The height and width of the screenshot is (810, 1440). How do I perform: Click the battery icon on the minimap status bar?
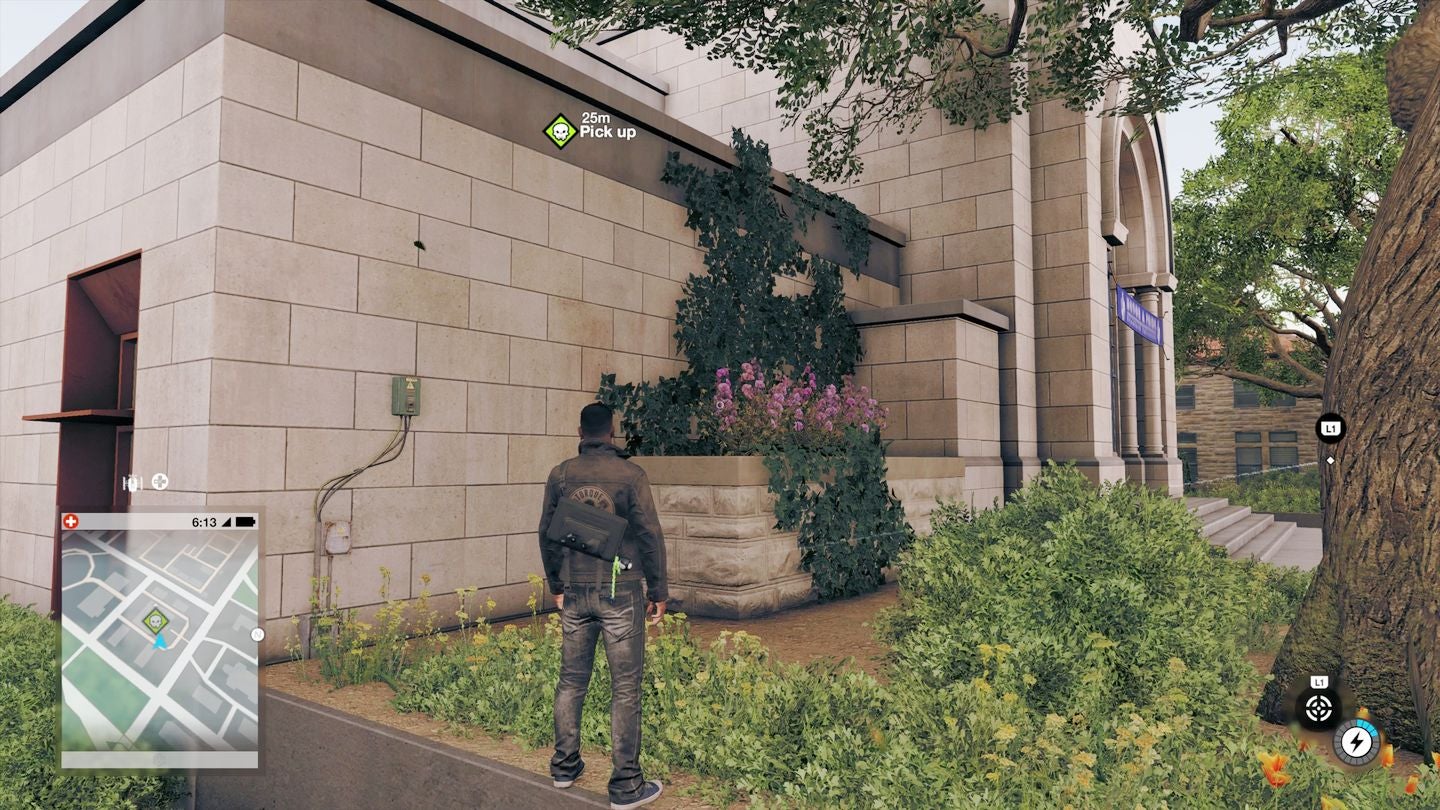[246, 522]
